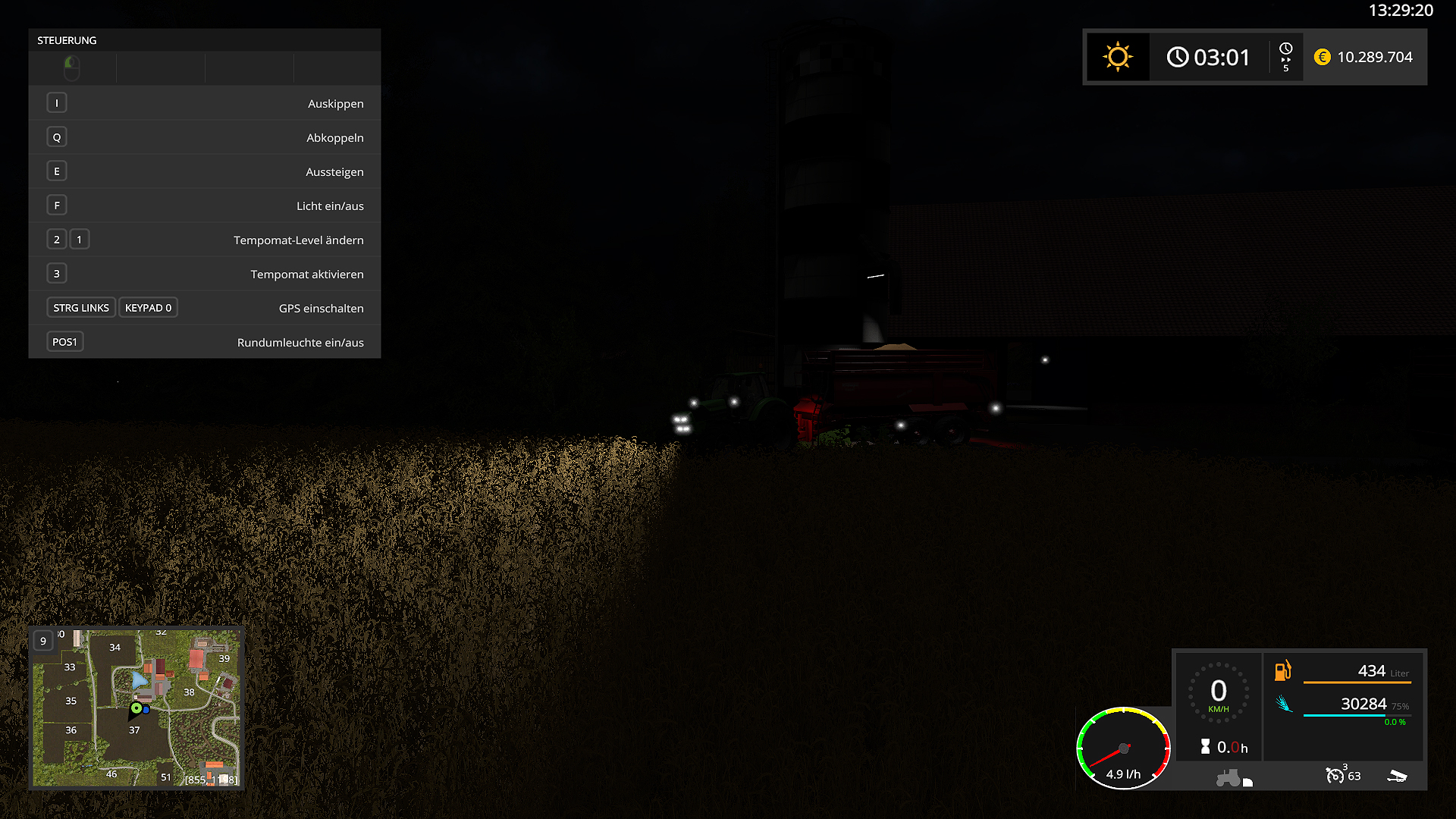The height and width of the screenshot is (819, 1456).
Task: Click the tractor vehicle icon
Action: pyautogui.click(x=1228, y=778)
